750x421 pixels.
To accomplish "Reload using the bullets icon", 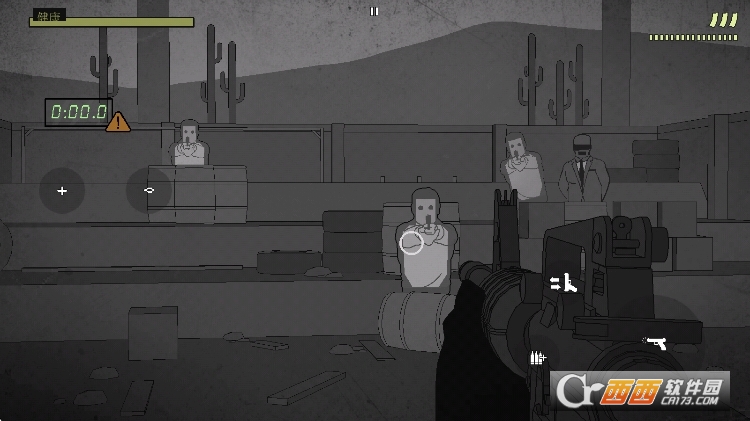I will click(x=538, y=357).
